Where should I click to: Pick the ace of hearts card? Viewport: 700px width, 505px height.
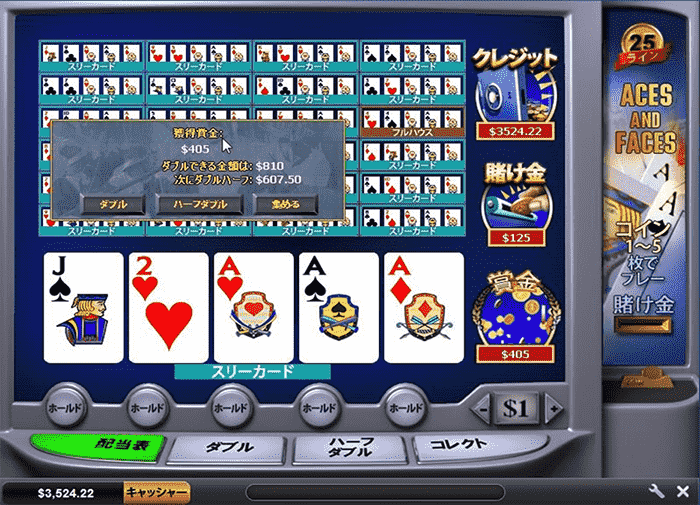point(254,307)
